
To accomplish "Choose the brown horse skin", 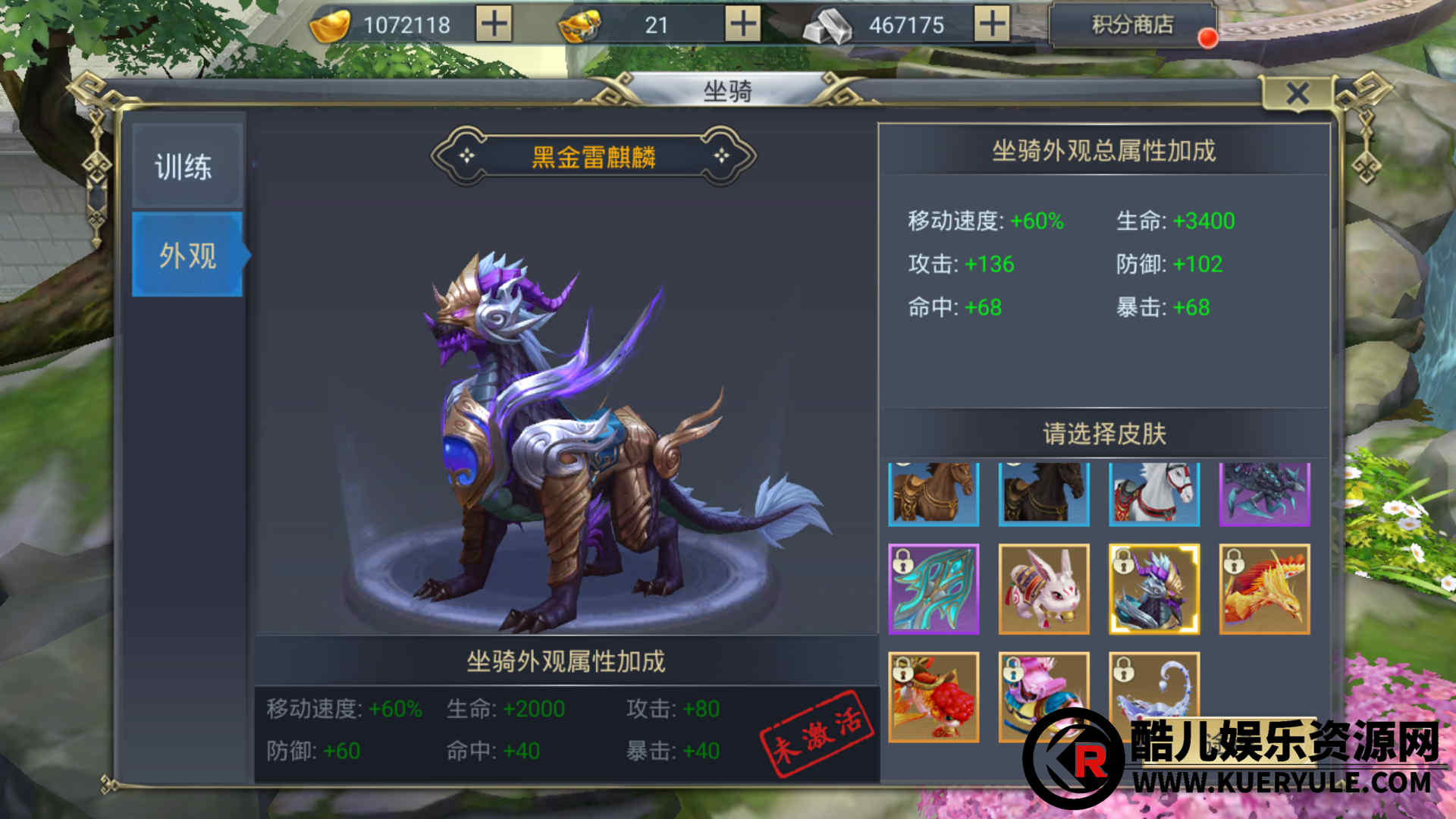I will click(934, 494).
